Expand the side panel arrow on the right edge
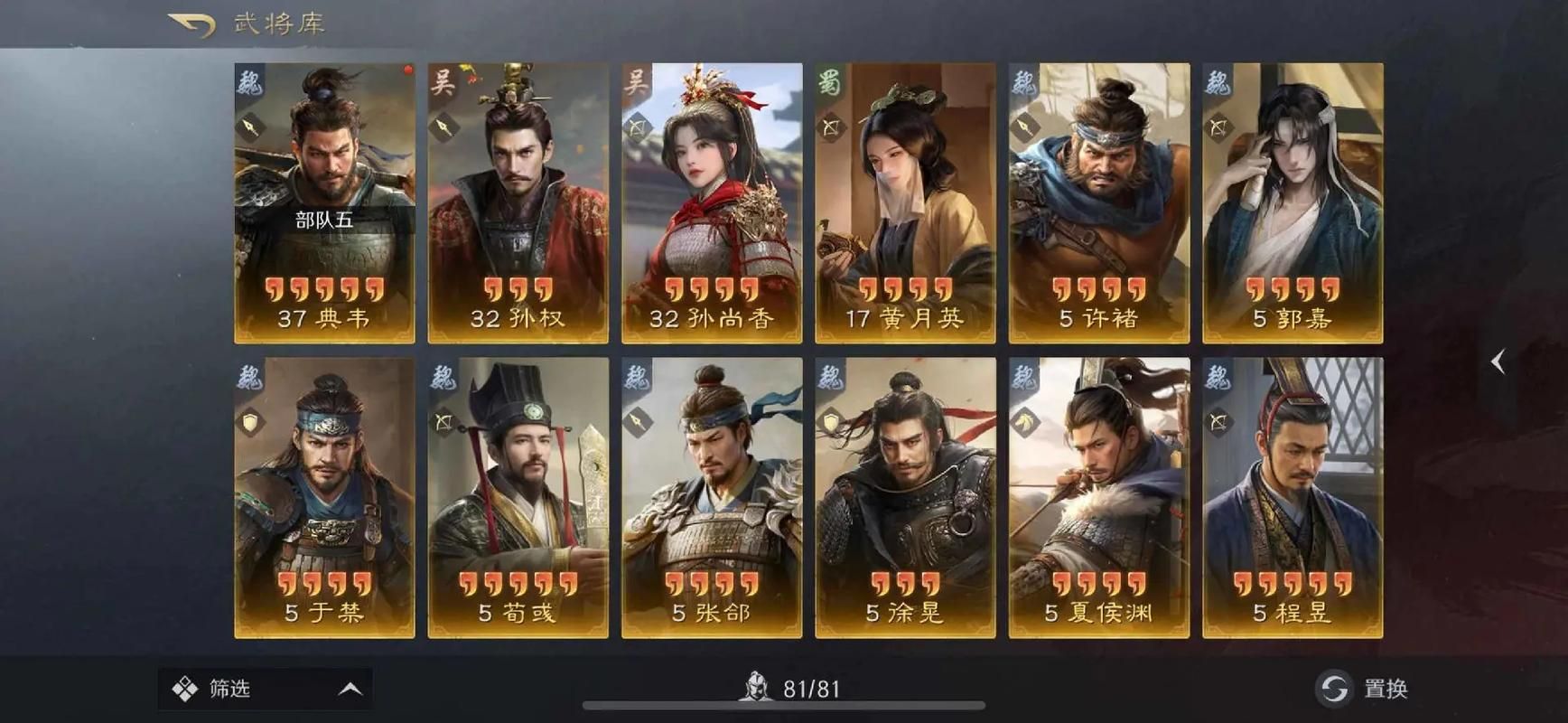 [x=1499, y=361]
